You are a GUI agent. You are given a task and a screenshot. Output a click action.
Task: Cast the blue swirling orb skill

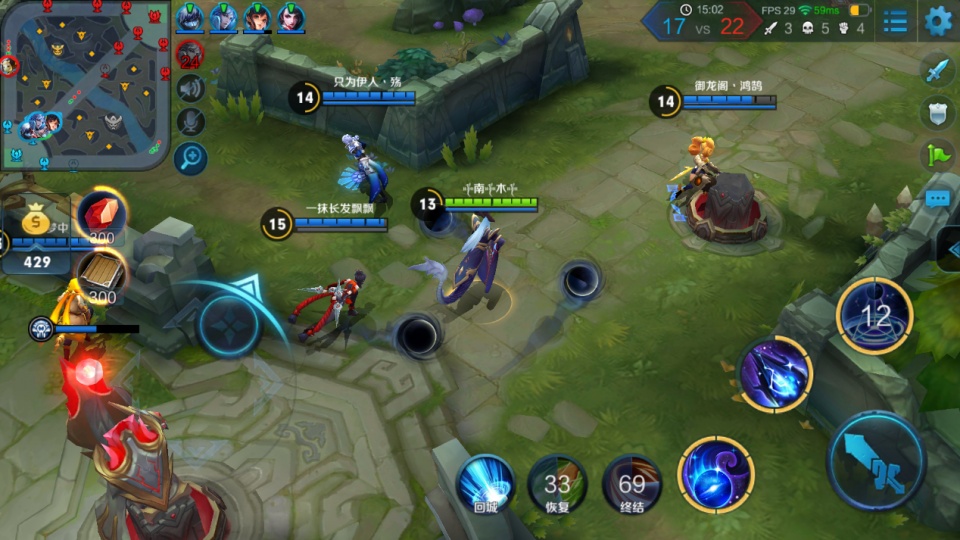[715, 475]
